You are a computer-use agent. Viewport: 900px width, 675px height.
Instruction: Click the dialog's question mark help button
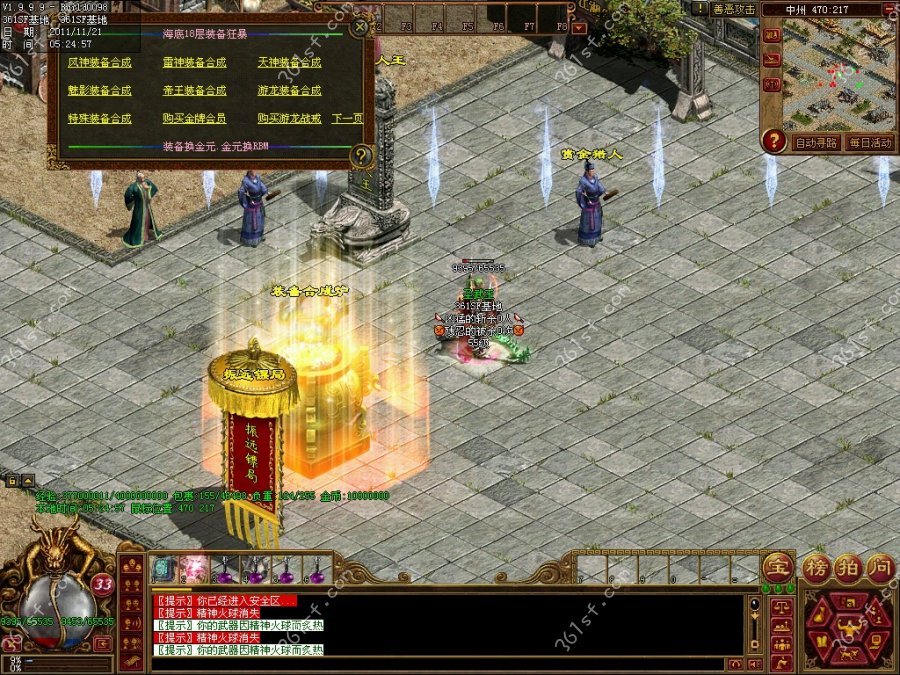pos(362,155)
